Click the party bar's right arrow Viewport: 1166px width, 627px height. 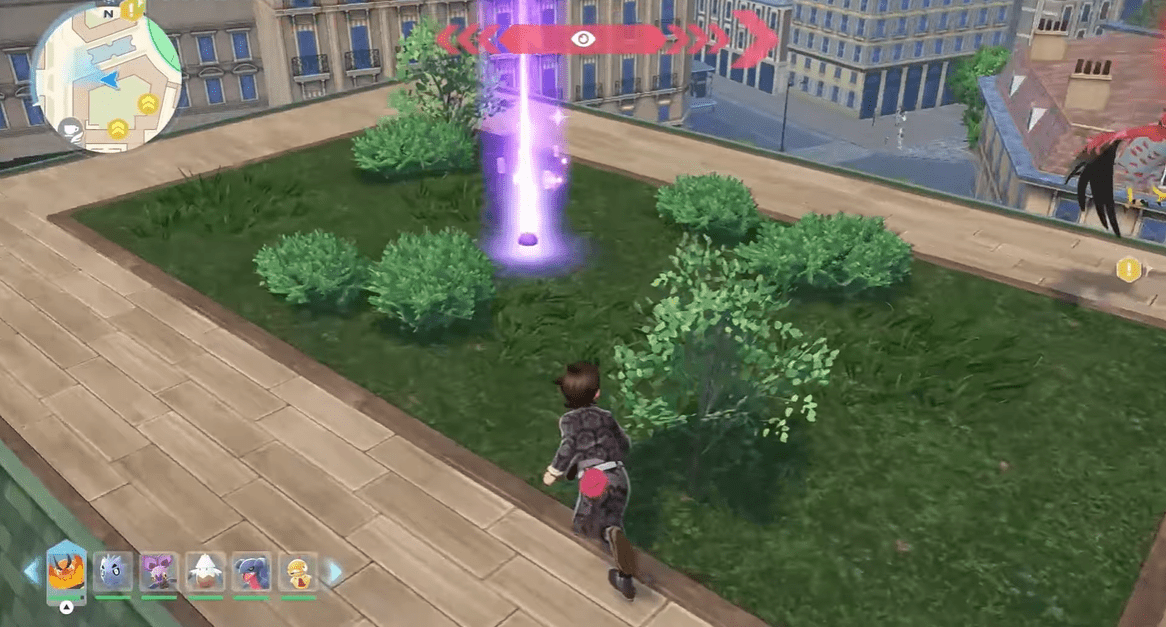334,572
